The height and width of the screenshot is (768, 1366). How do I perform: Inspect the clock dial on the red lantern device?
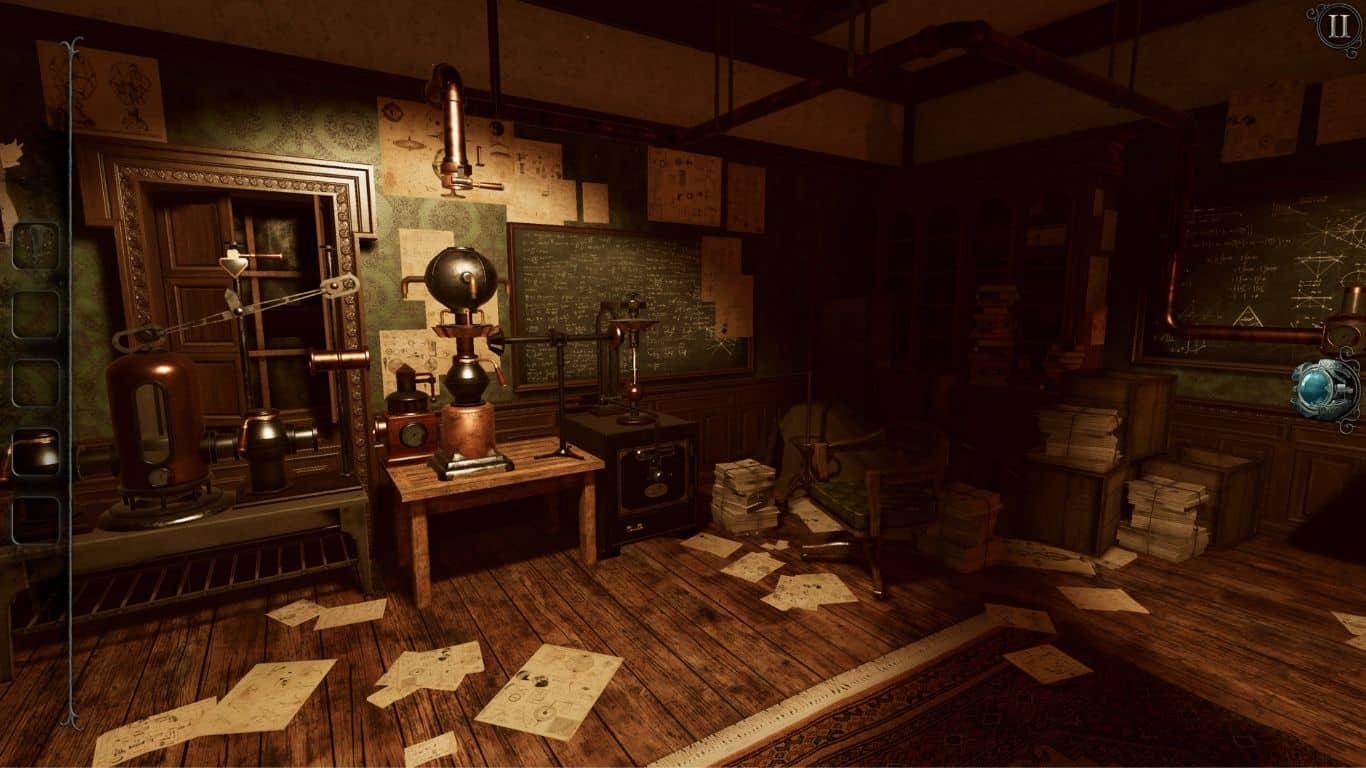(410, 434)
